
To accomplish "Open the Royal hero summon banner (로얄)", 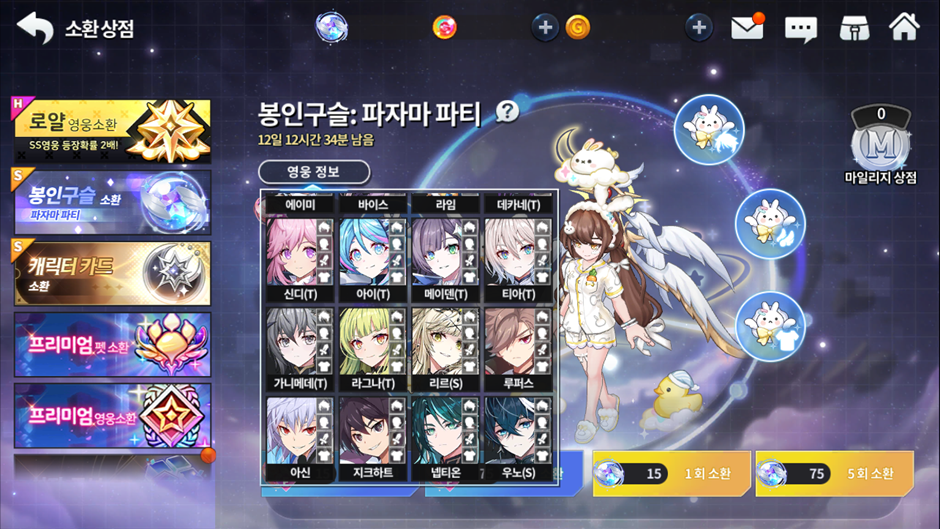I will tap(112, 131).
